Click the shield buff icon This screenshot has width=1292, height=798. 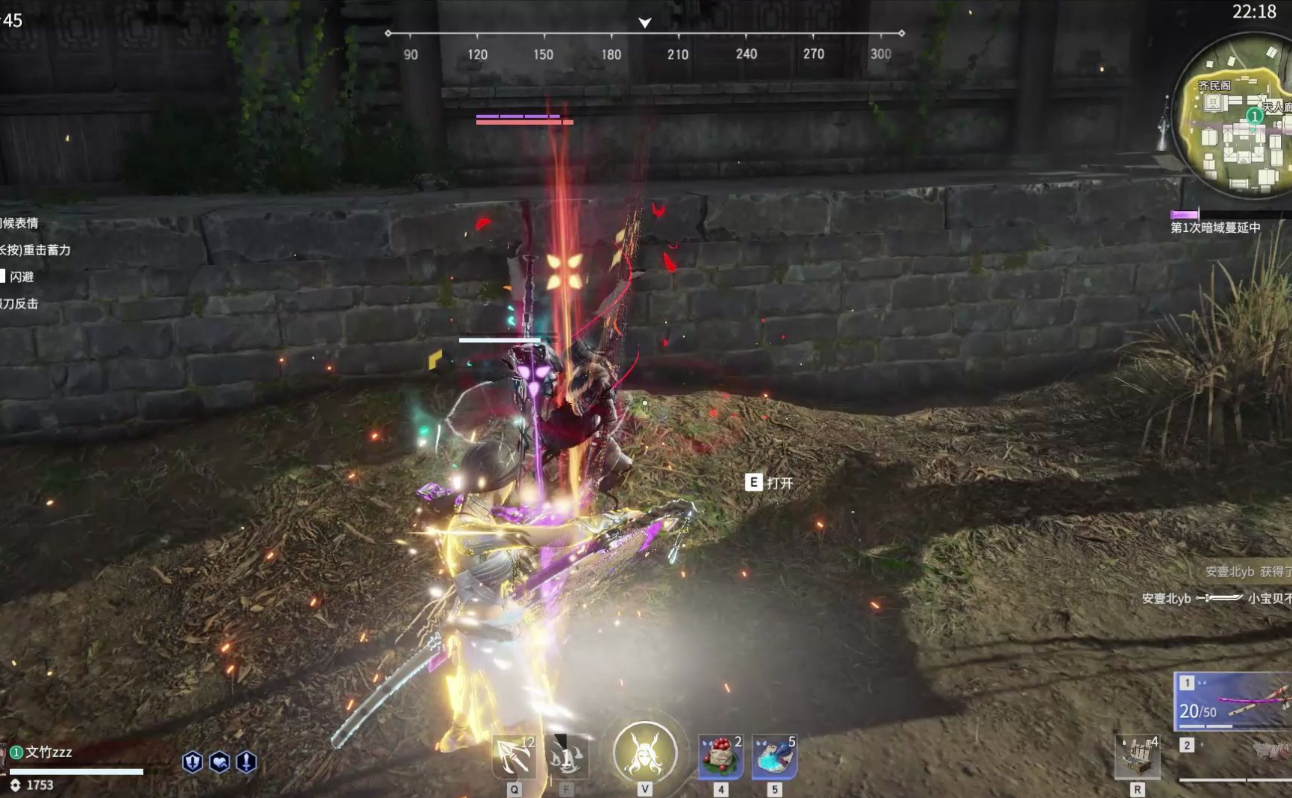[x=193, y=762]
